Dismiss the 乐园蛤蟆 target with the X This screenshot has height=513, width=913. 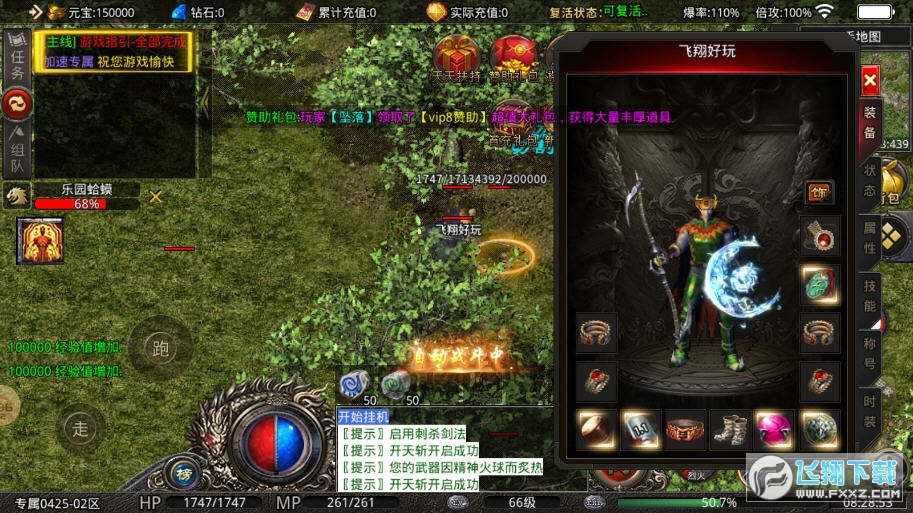point(155,197)
